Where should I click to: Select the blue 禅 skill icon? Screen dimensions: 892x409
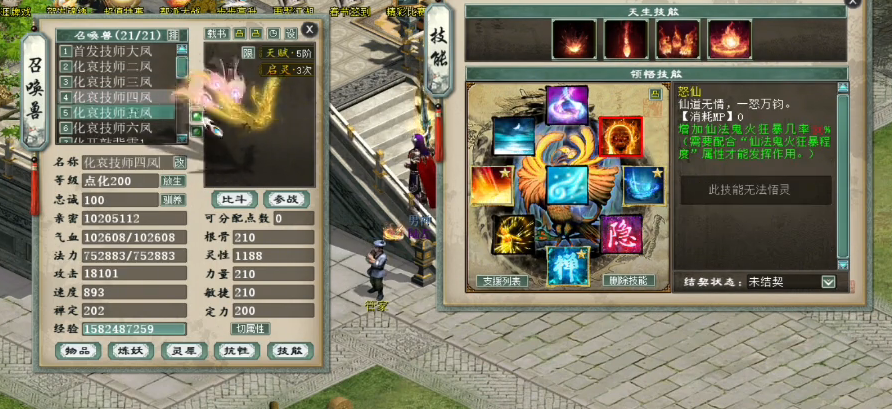click(x=567, y=264)
